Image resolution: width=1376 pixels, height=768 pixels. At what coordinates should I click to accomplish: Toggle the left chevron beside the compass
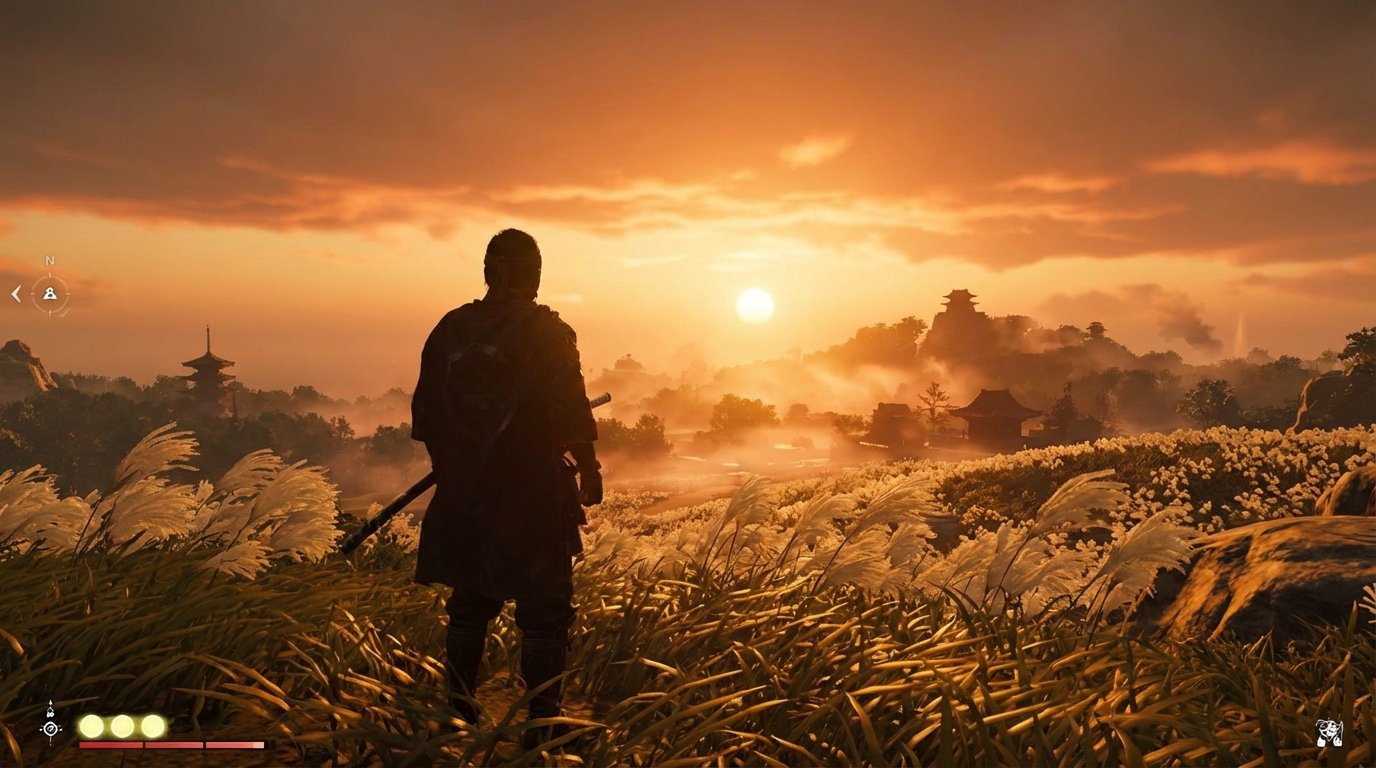click(x=16, y=294)
